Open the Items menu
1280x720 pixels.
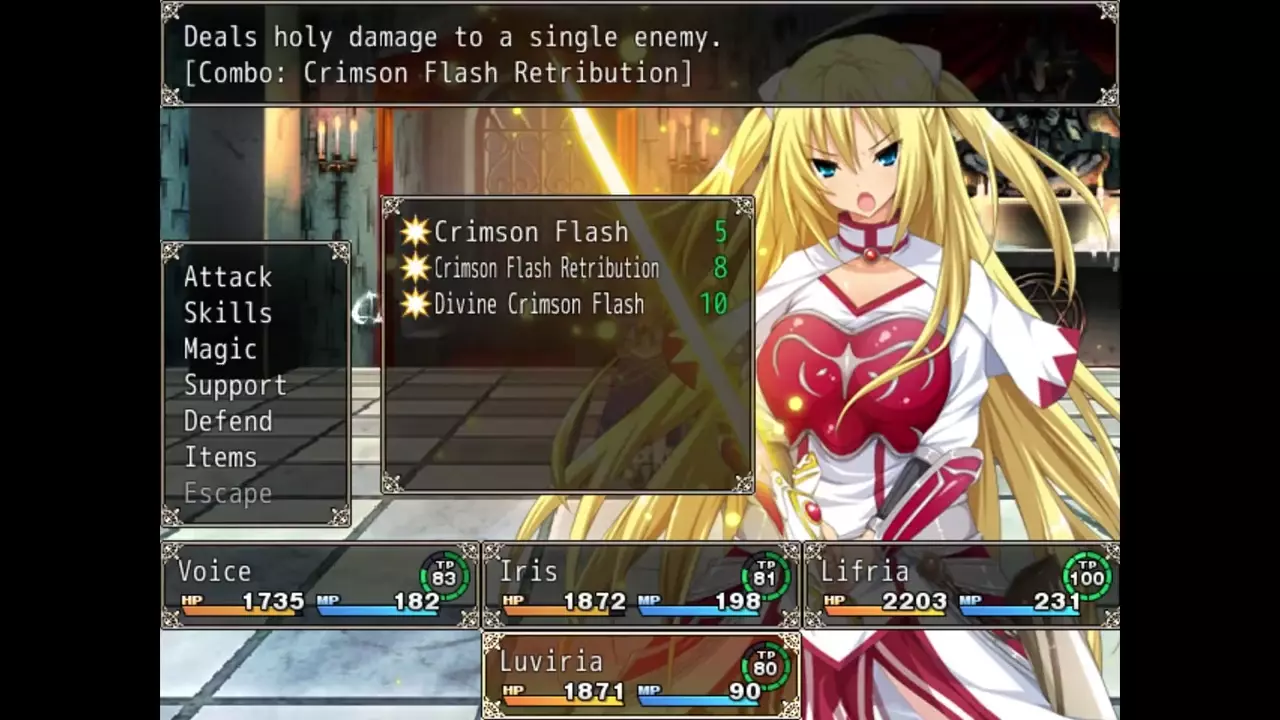click(x=220, y=457)
